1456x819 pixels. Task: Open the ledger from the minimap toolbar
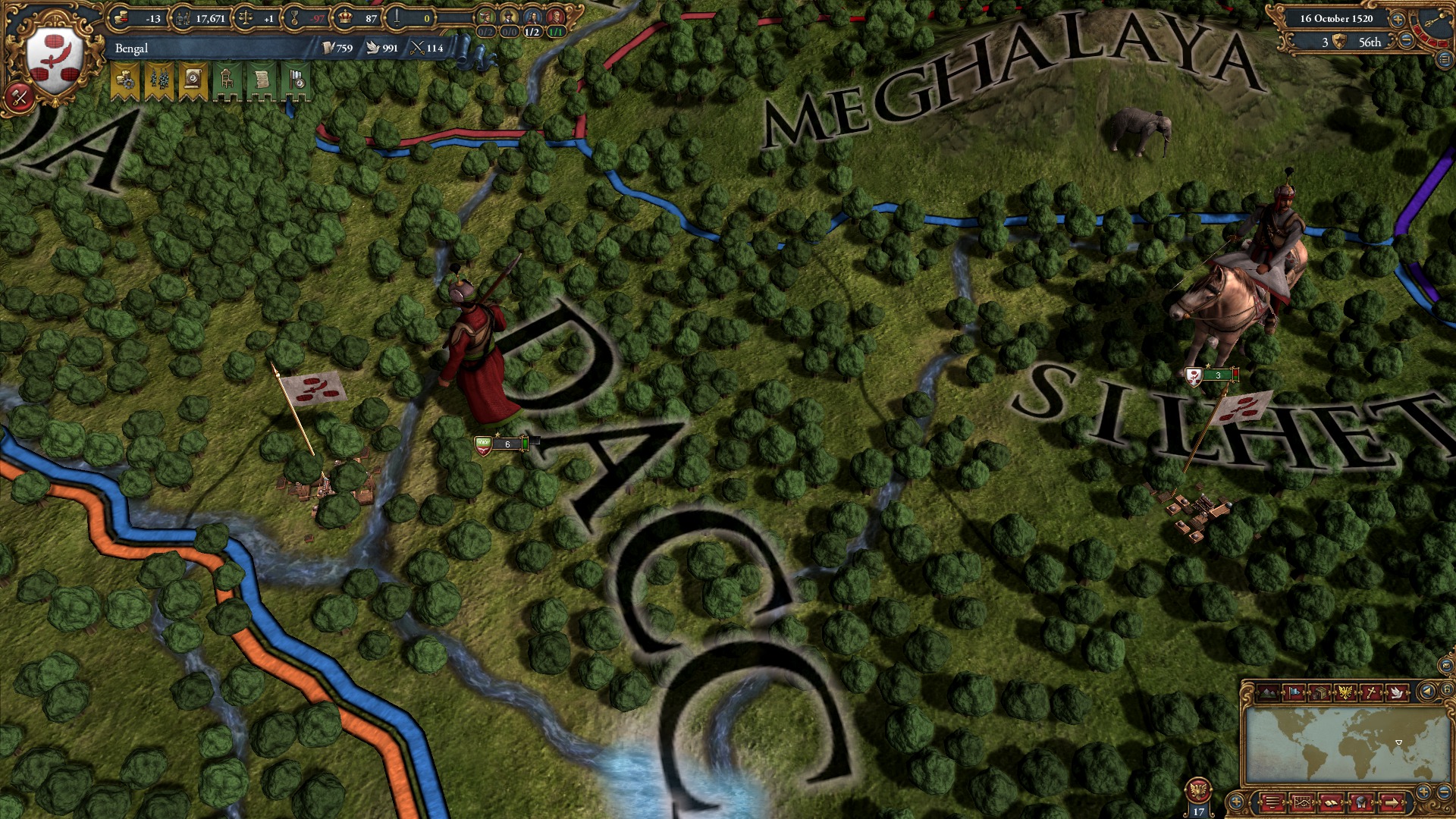pos(1302,802)
